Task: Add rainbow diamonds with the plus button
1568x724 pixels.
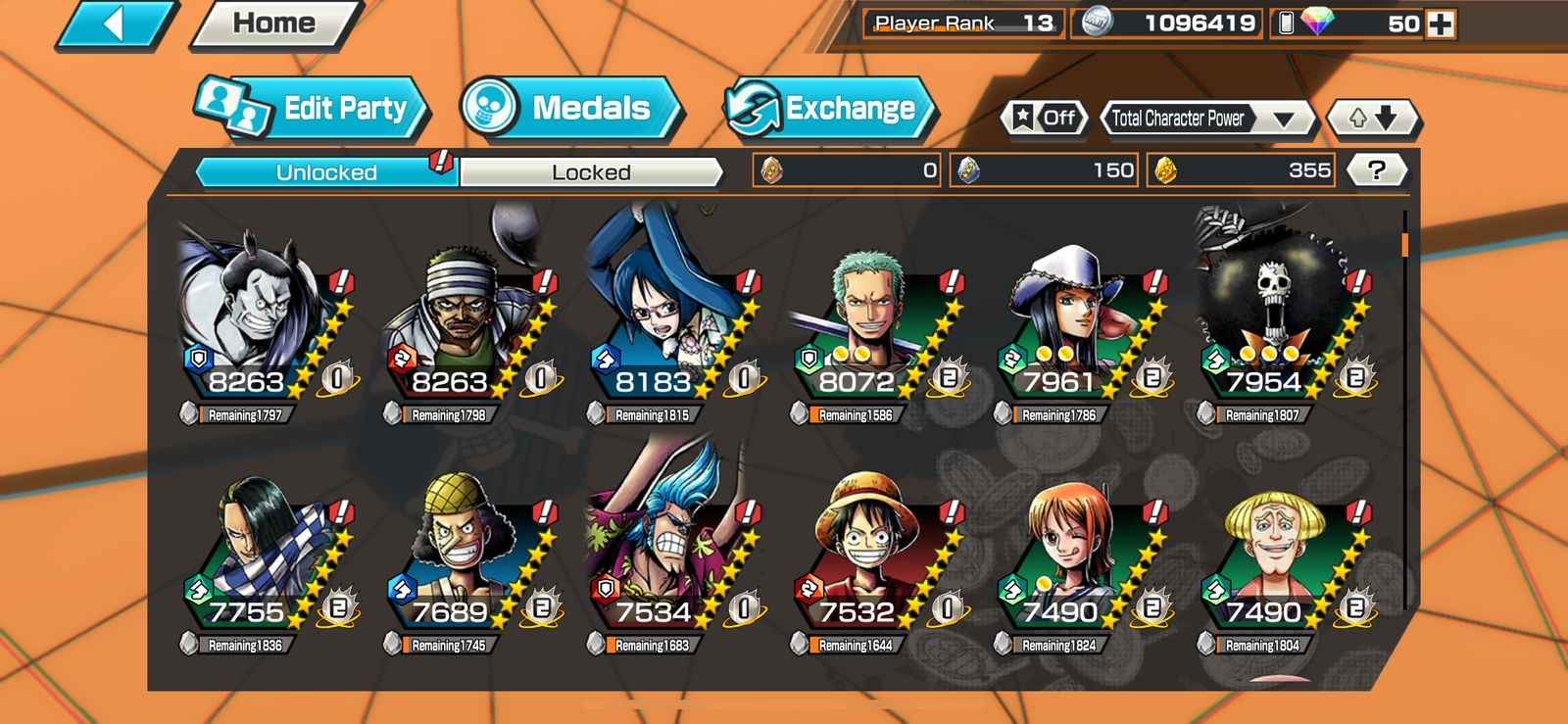Action: pyautogui.click(x=1441, y=24)
